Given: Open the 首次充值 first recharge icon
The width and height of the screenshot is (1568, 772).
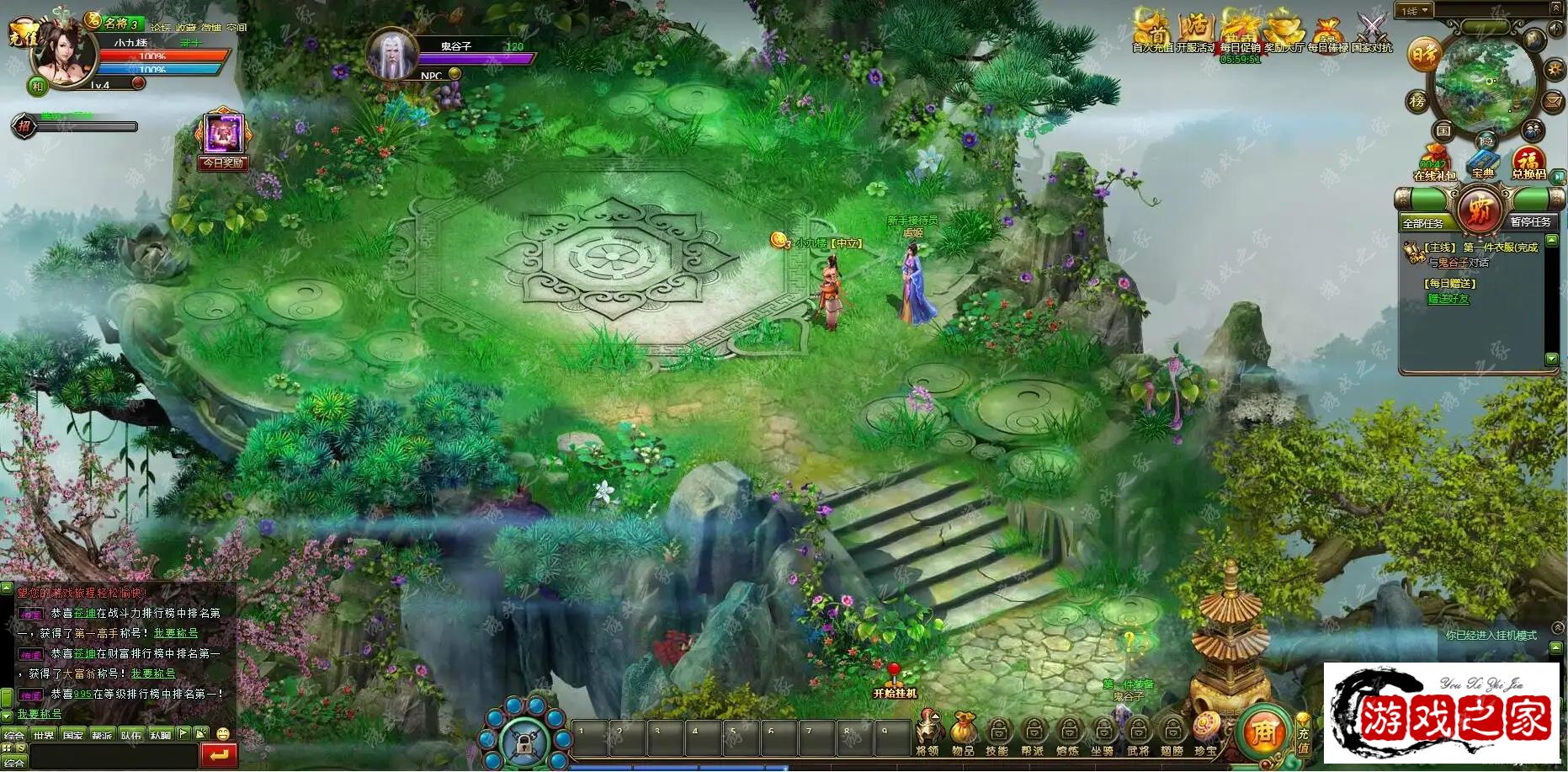Looking at the screenshot, I should 1152,31.
